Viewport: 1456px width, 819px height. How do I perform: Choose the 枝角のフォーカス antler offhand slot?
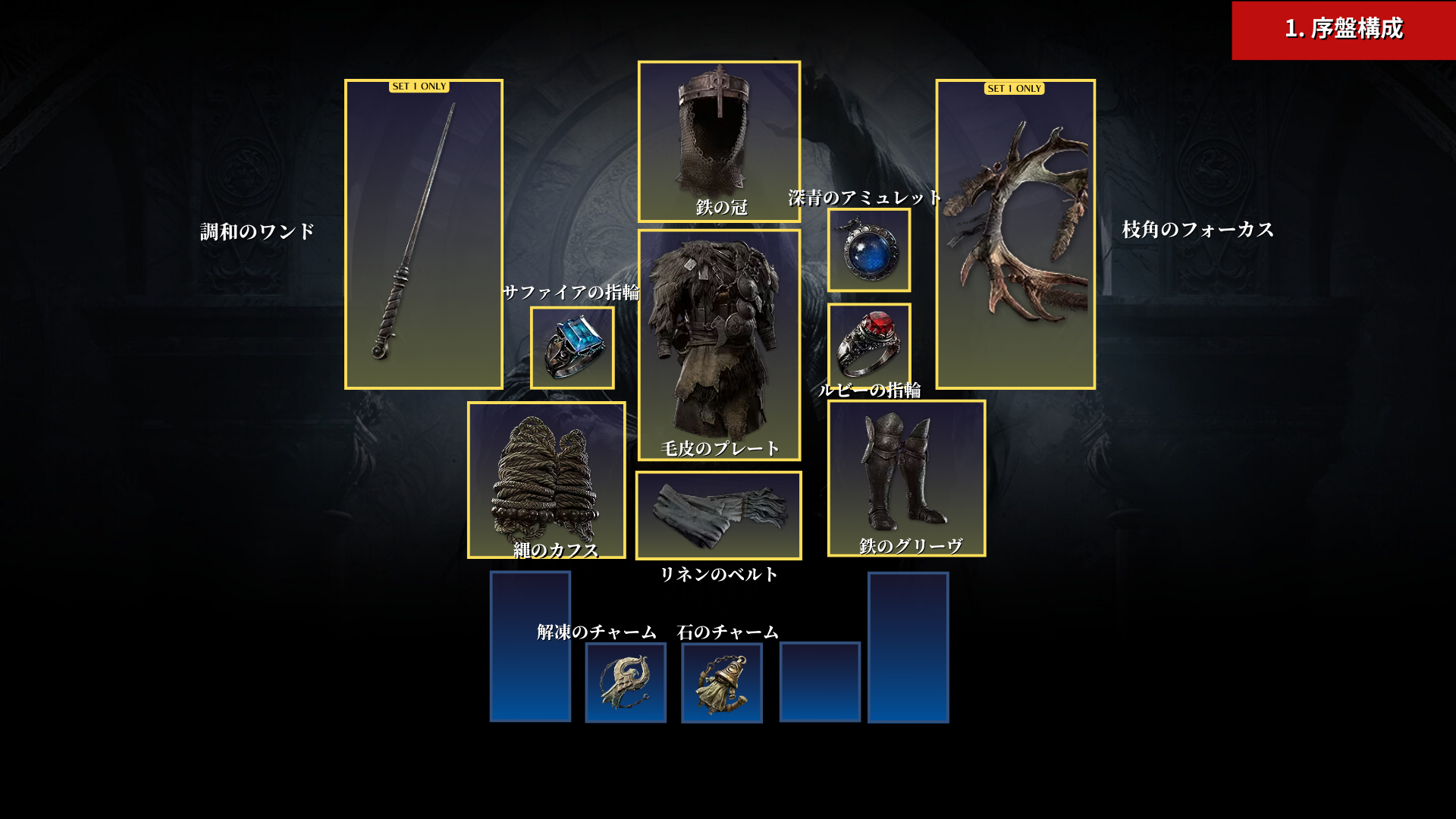1015,234
